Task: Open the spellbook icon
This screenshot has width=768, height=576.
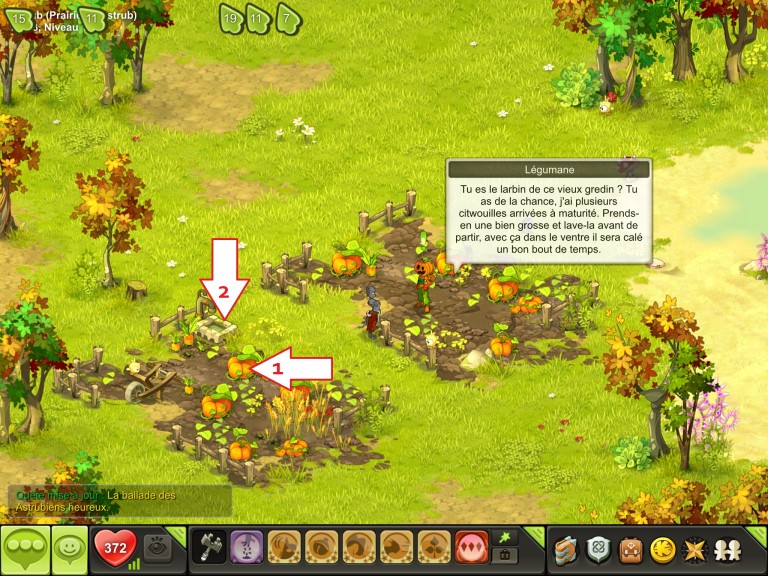Action: [x=567, y=549]
